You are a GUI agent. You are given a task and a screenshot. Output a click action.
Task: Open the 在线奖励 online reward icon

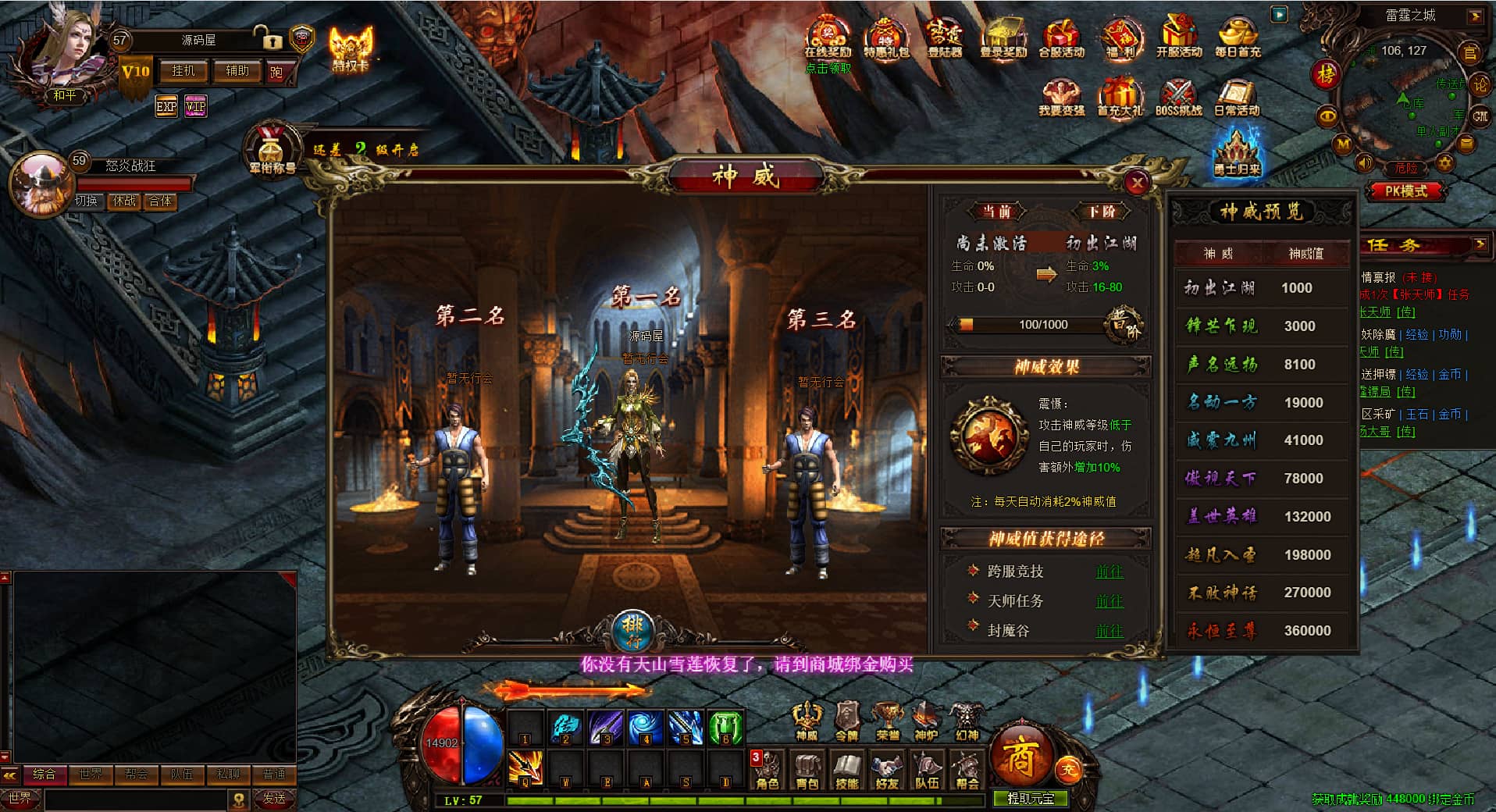point(828,39)
